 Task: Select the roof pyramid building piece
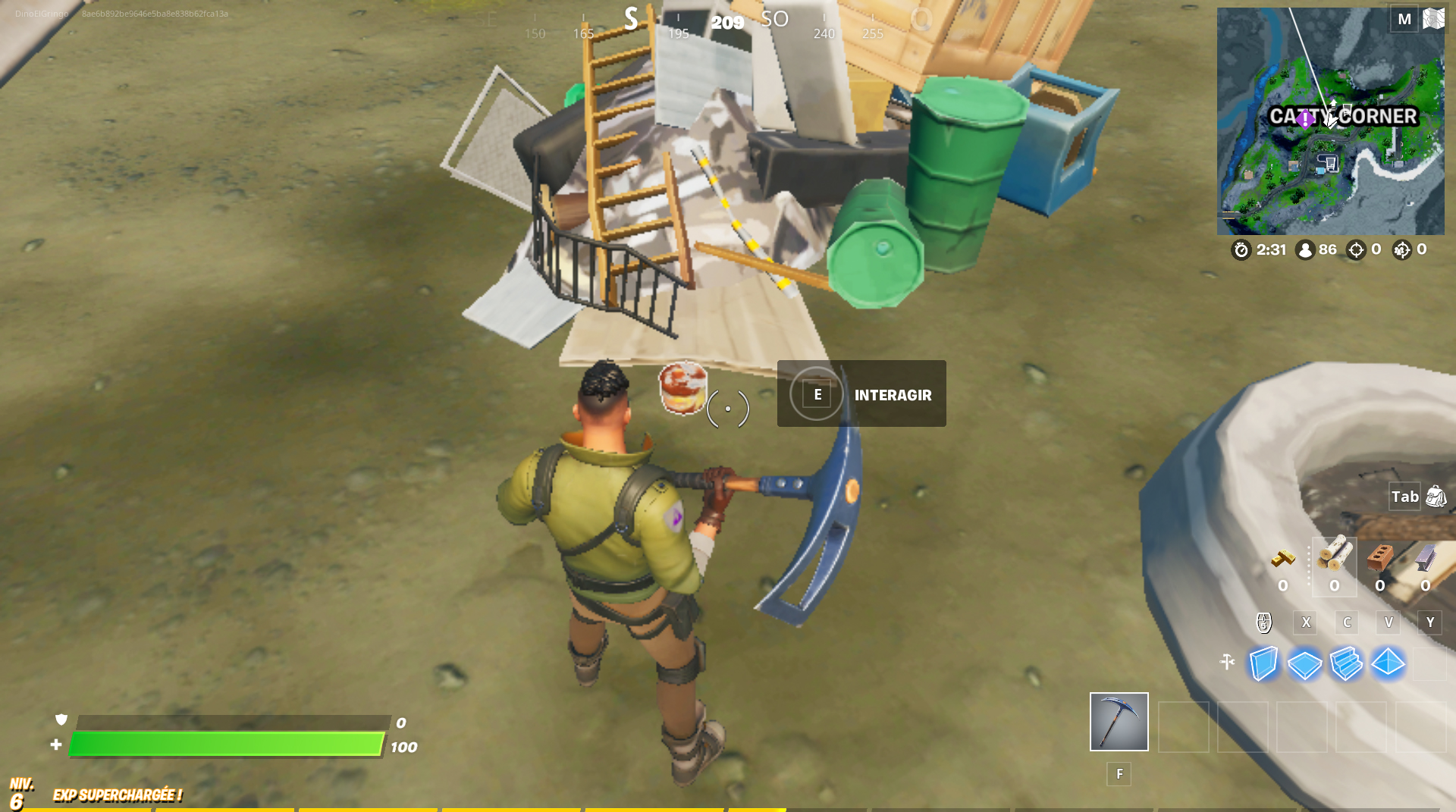(1388, 663)
